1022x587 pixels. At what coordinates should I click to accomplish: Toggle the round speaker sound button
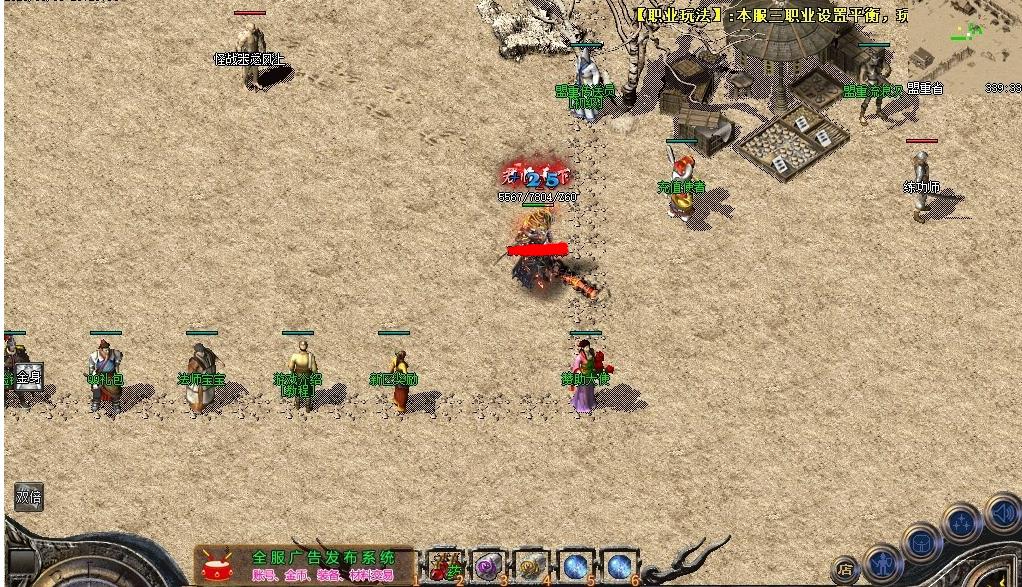coord(1002,514)
